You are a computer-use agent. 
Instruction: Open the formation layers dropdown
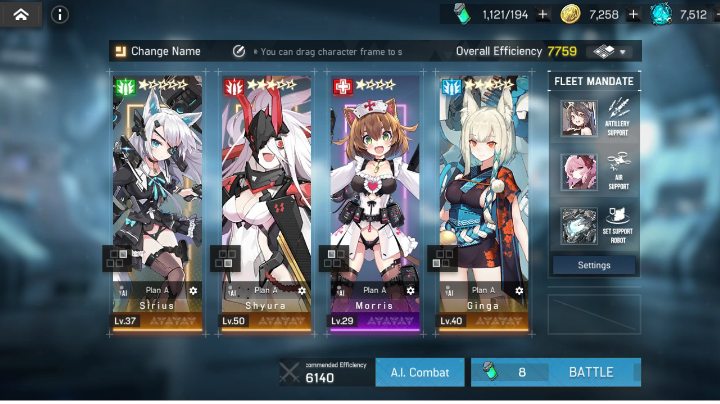[613, 51]
